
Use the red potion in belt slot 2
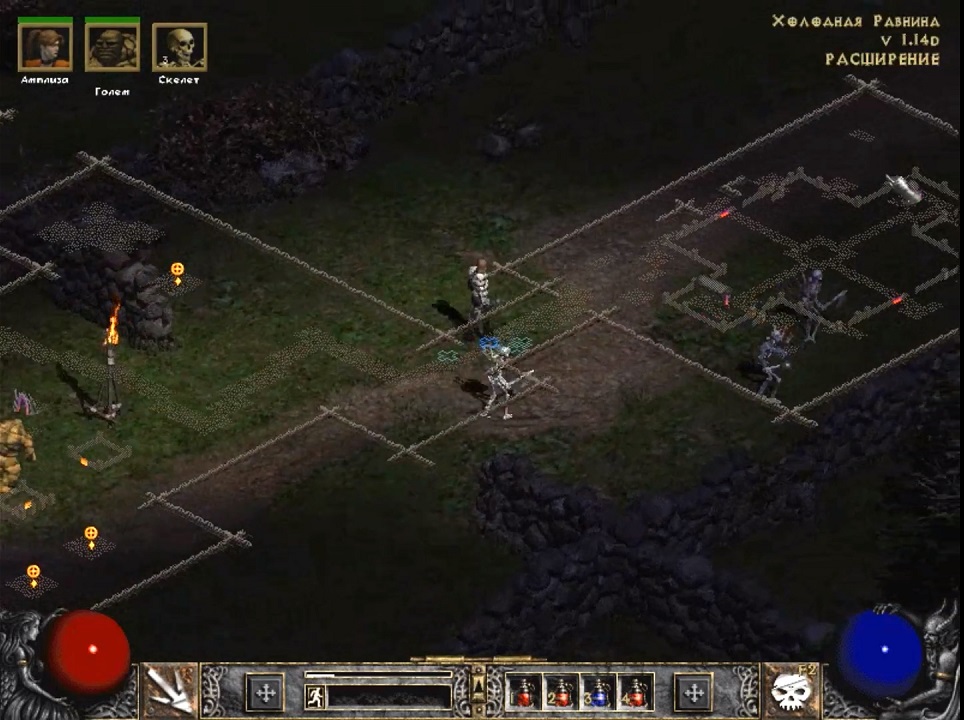pos(561,692)
